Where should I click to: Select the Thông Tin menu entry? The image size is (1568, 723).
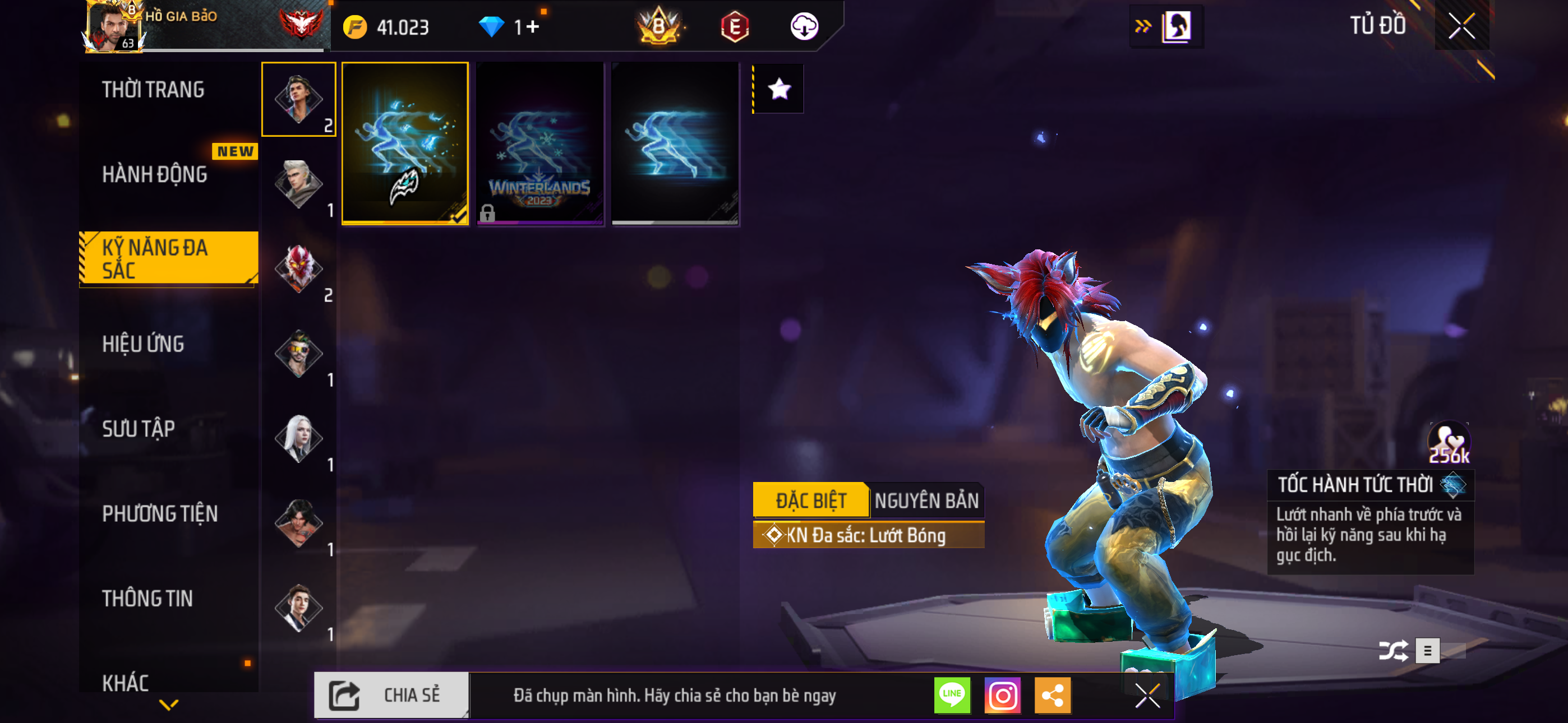coord(147,598)
